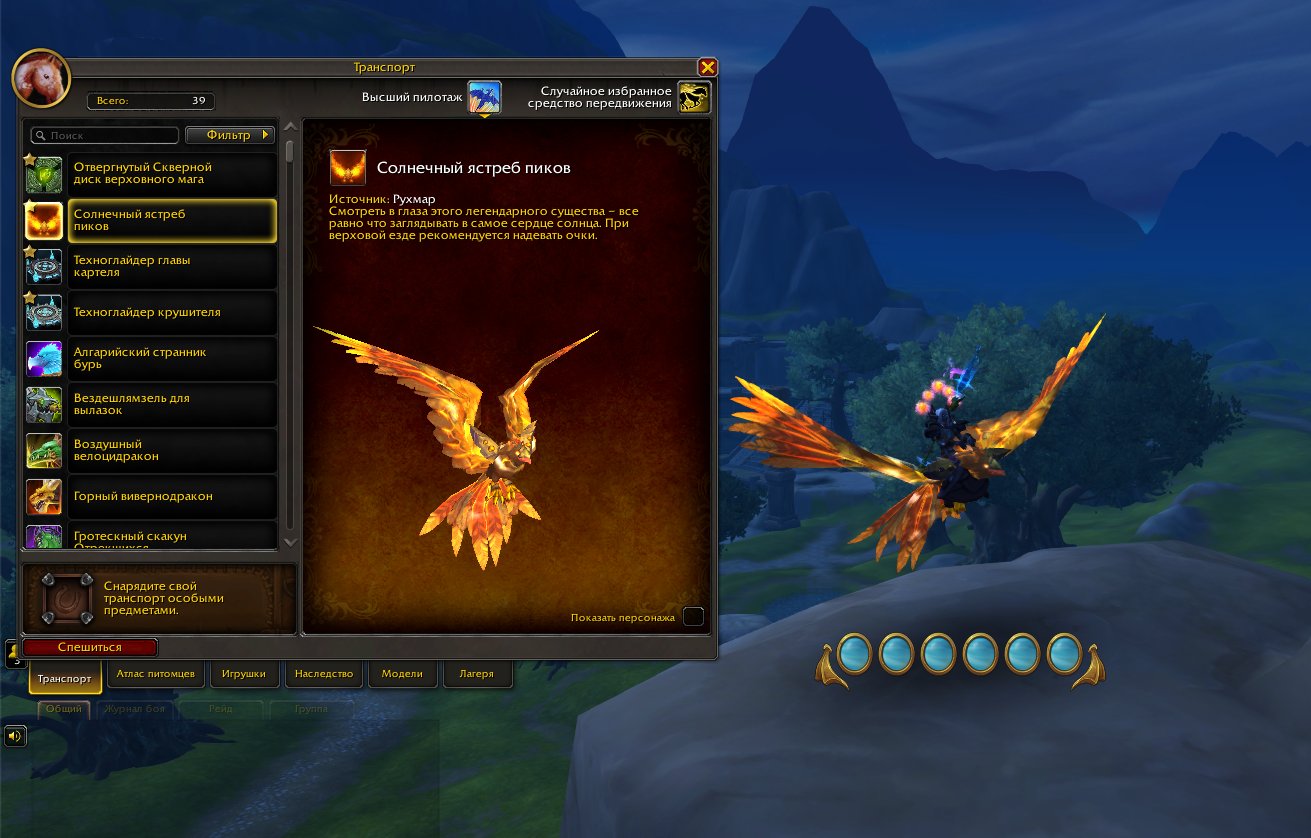1311x838 pixels.
Task: Switch to the Атлас питомцев tab
Action: [x=155, y=673]
